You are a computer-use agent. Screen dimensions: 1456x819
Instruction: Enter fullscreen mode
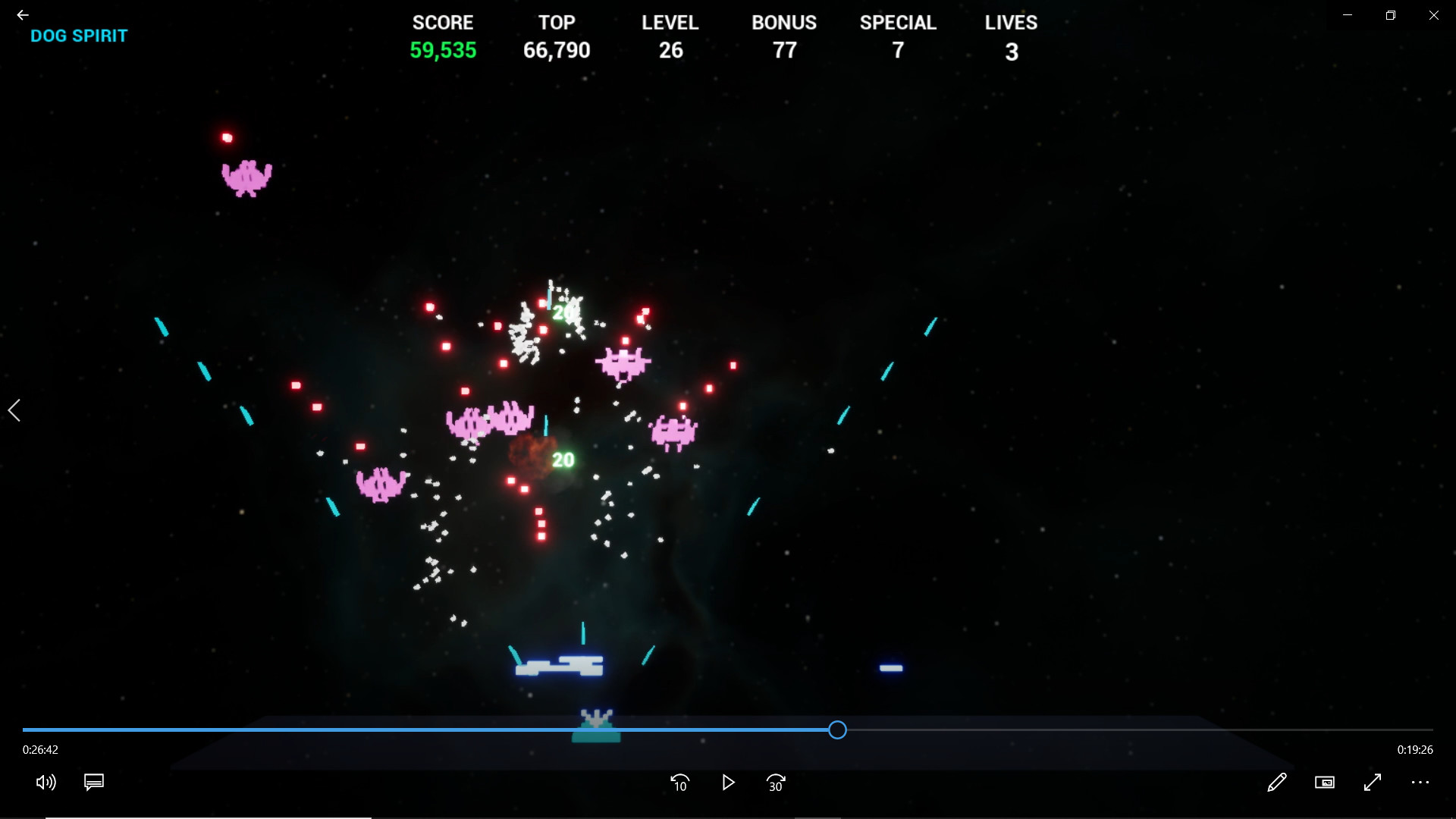[x=1373, y=783]
